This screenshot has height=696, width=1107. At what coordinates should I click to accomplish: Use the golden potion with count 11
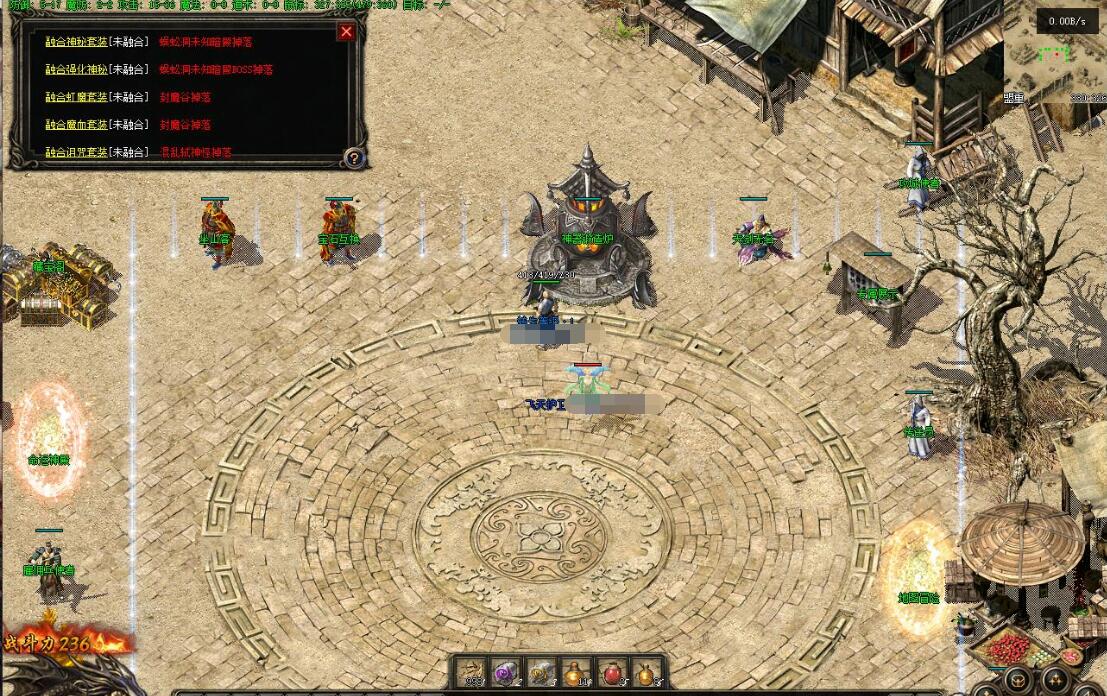(576, 673)
